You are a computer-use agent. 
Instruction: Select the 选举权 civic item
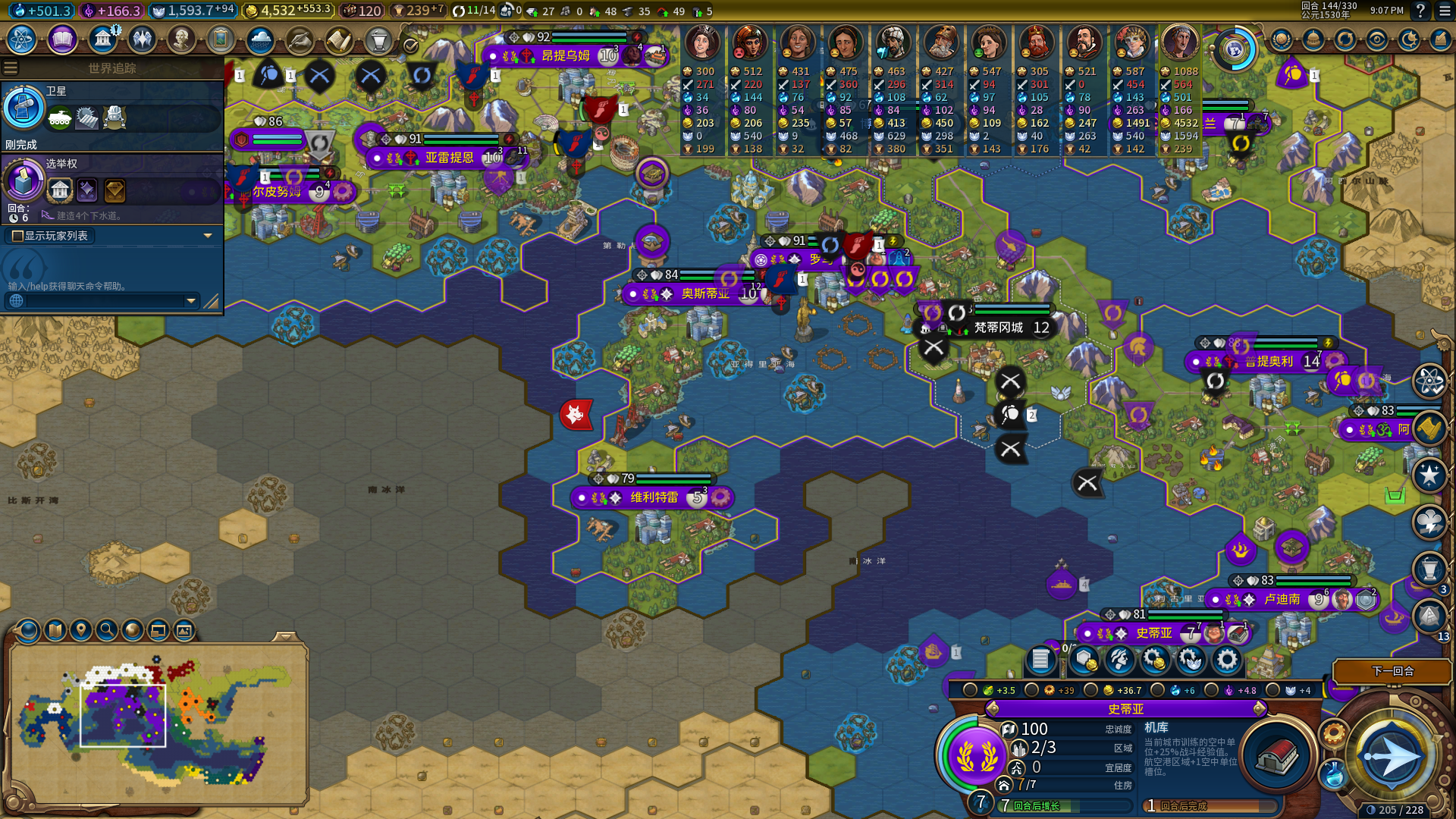point(24,180)
